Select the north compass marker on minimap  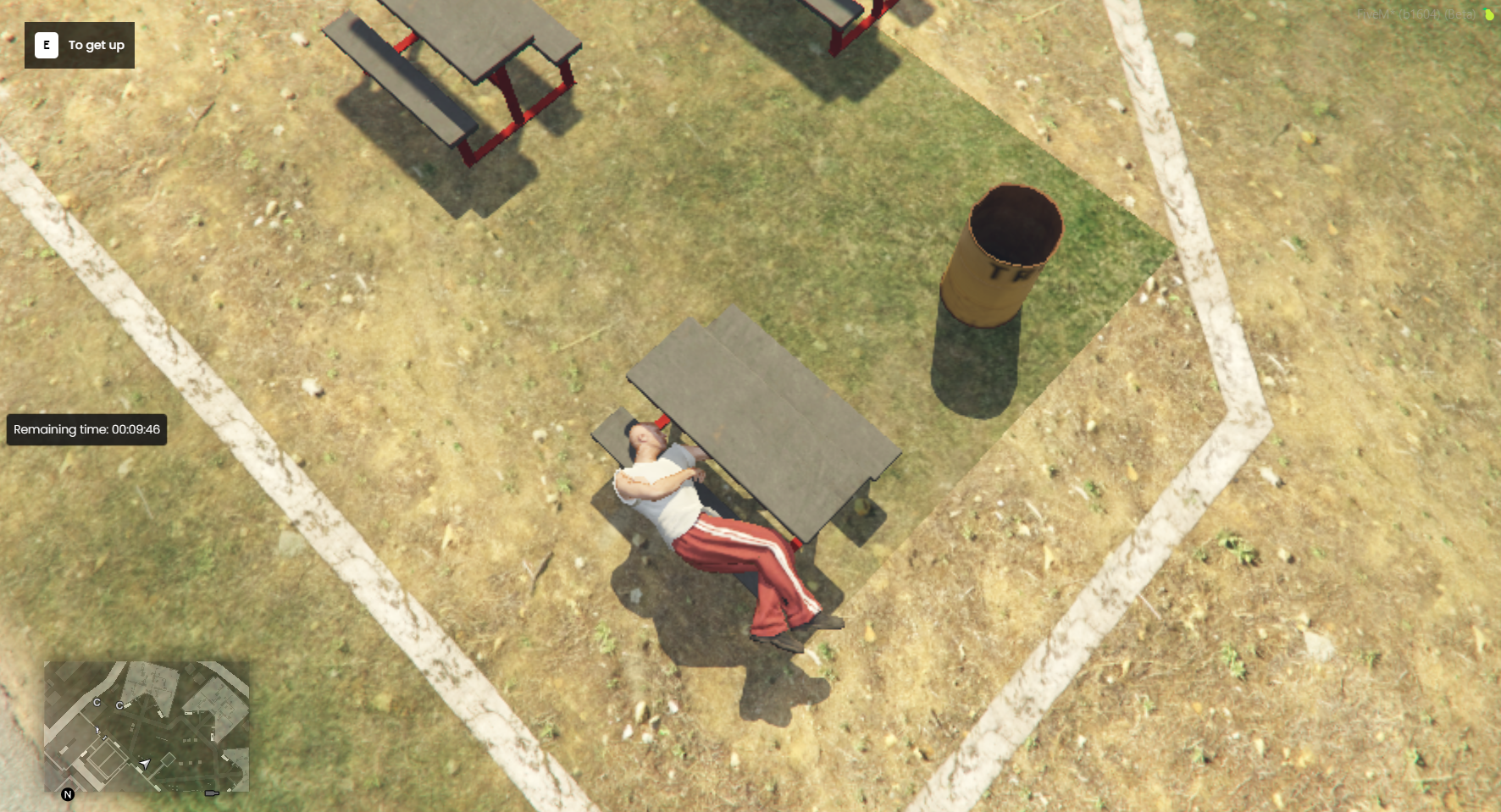point(68,794)
